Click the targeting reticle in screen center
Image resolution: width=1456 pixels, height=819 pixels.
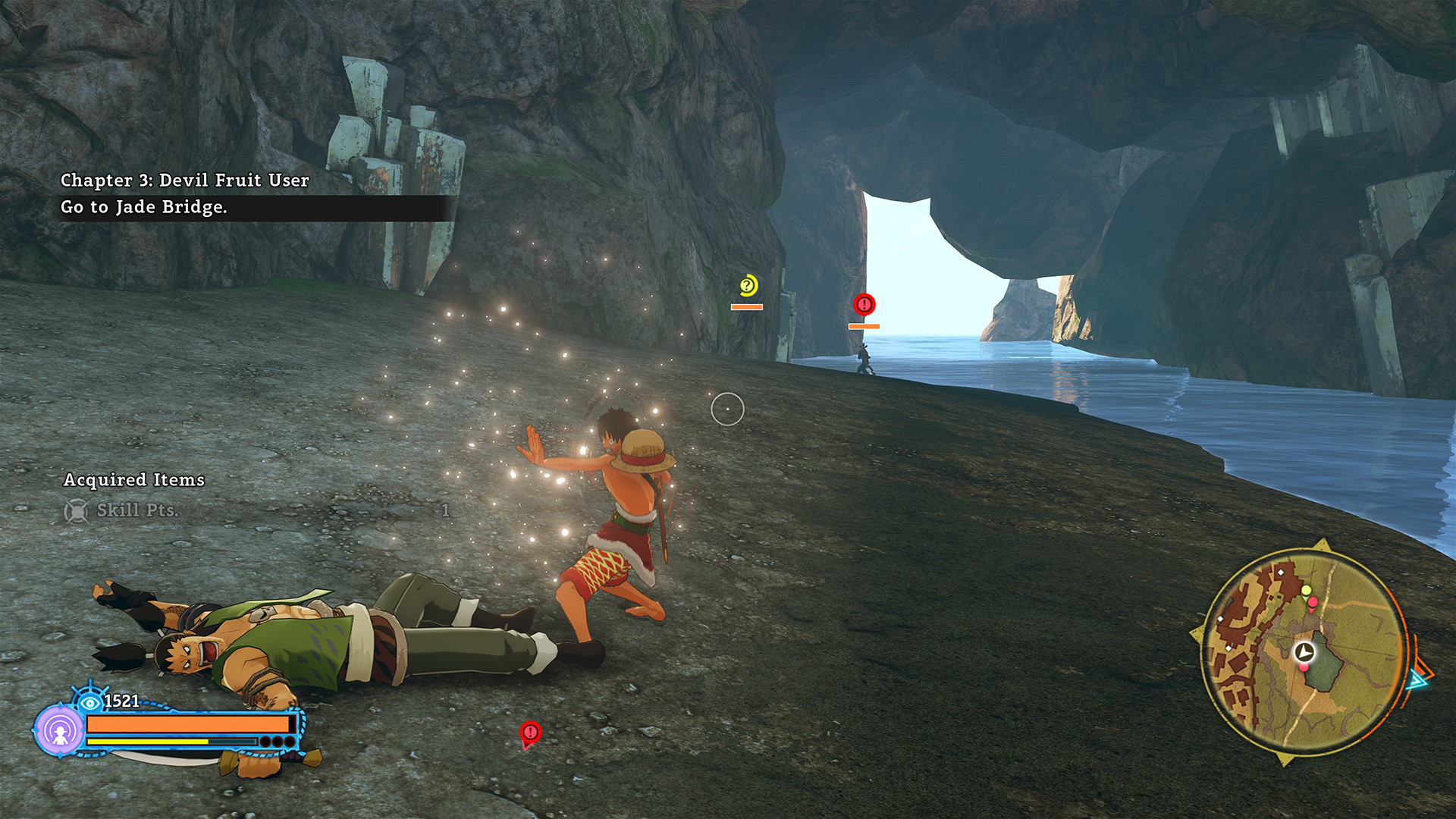tap(729, 408)
